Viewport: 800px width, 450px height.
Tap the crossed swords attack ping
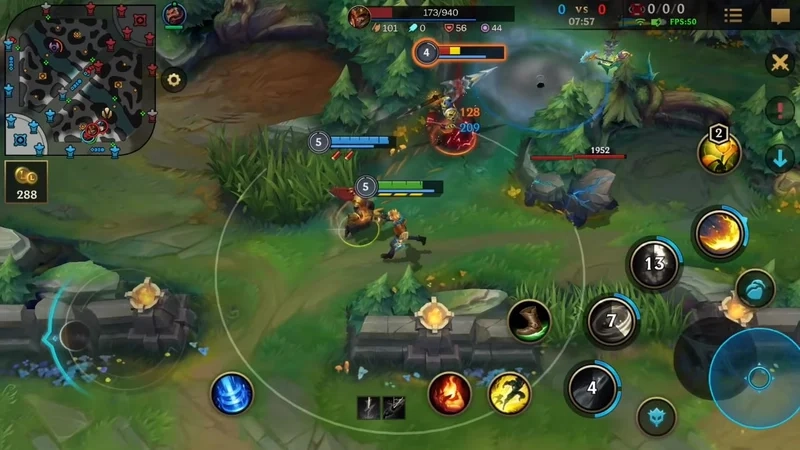pyautogui.click(x=779, y=63)
